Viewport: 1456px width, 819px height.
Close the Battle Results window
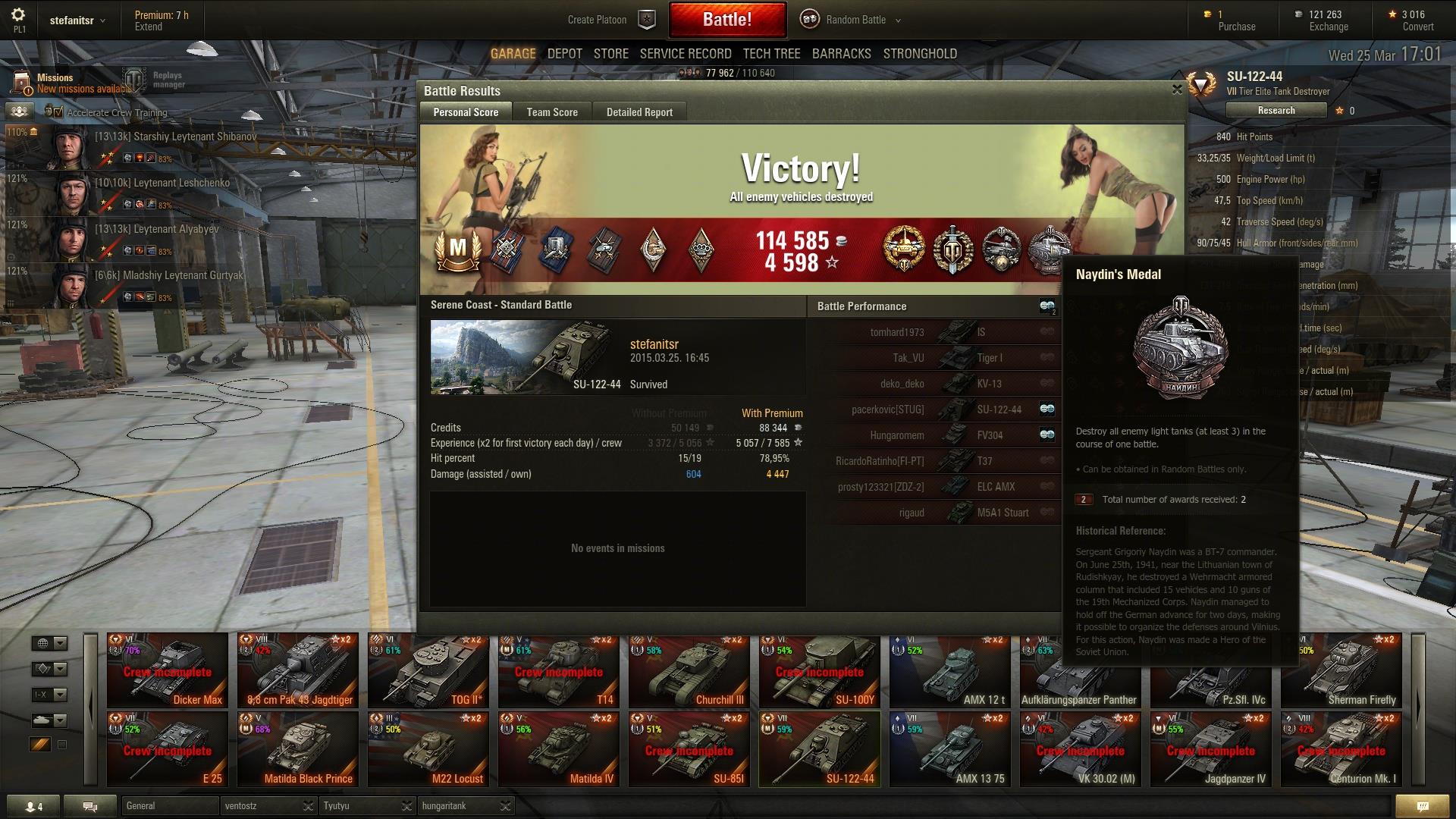1177,89
